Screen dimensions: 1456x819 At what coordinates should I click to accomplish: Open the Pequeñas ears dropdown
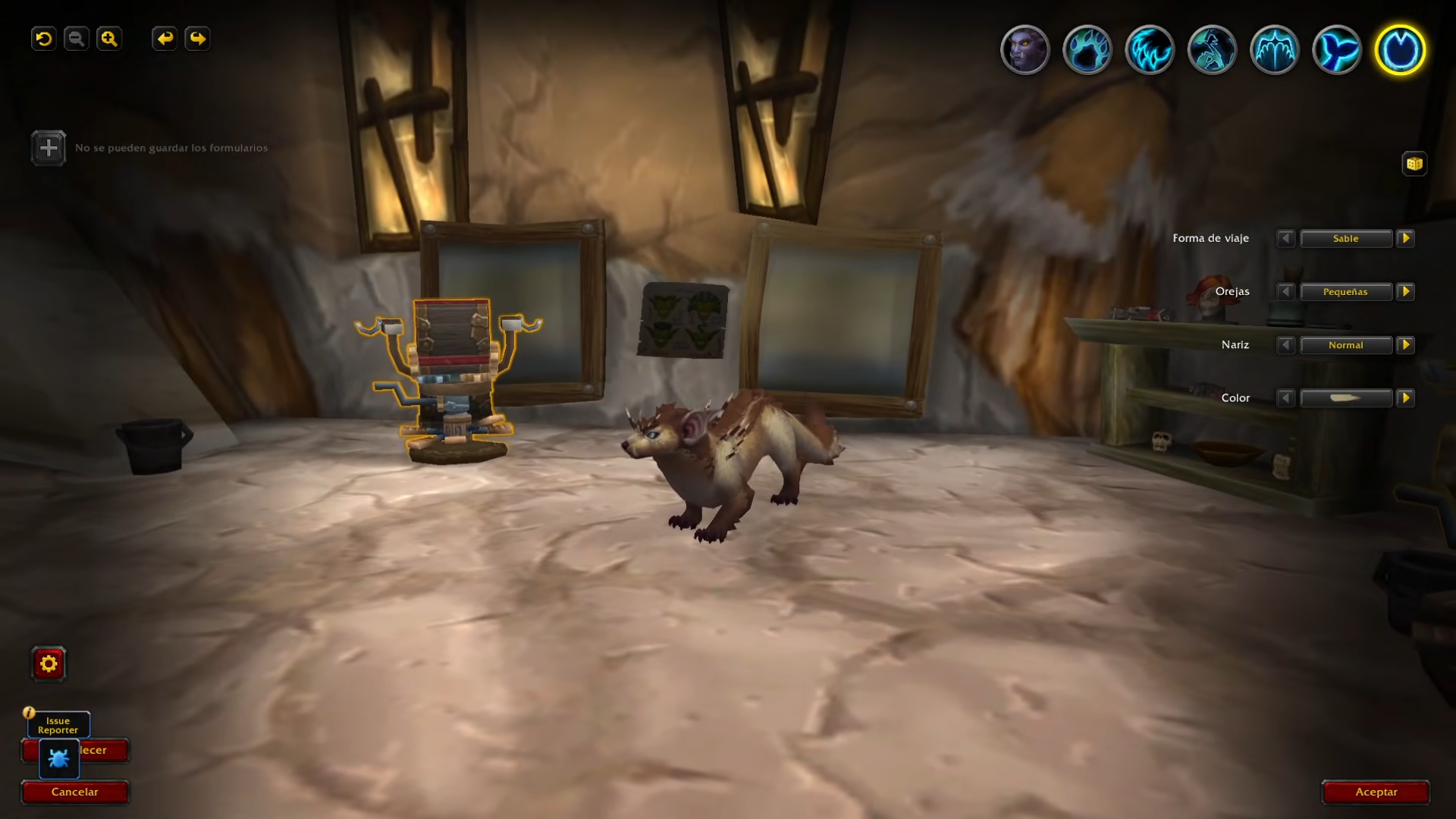pyautogui.click(x=1346, y=292)
